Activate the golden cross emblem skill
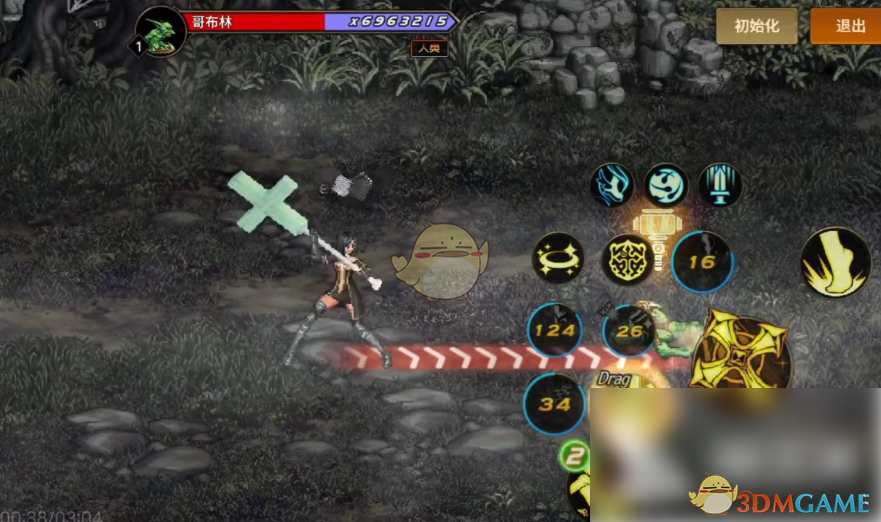881x522 pixels. [x=627, y=261]
